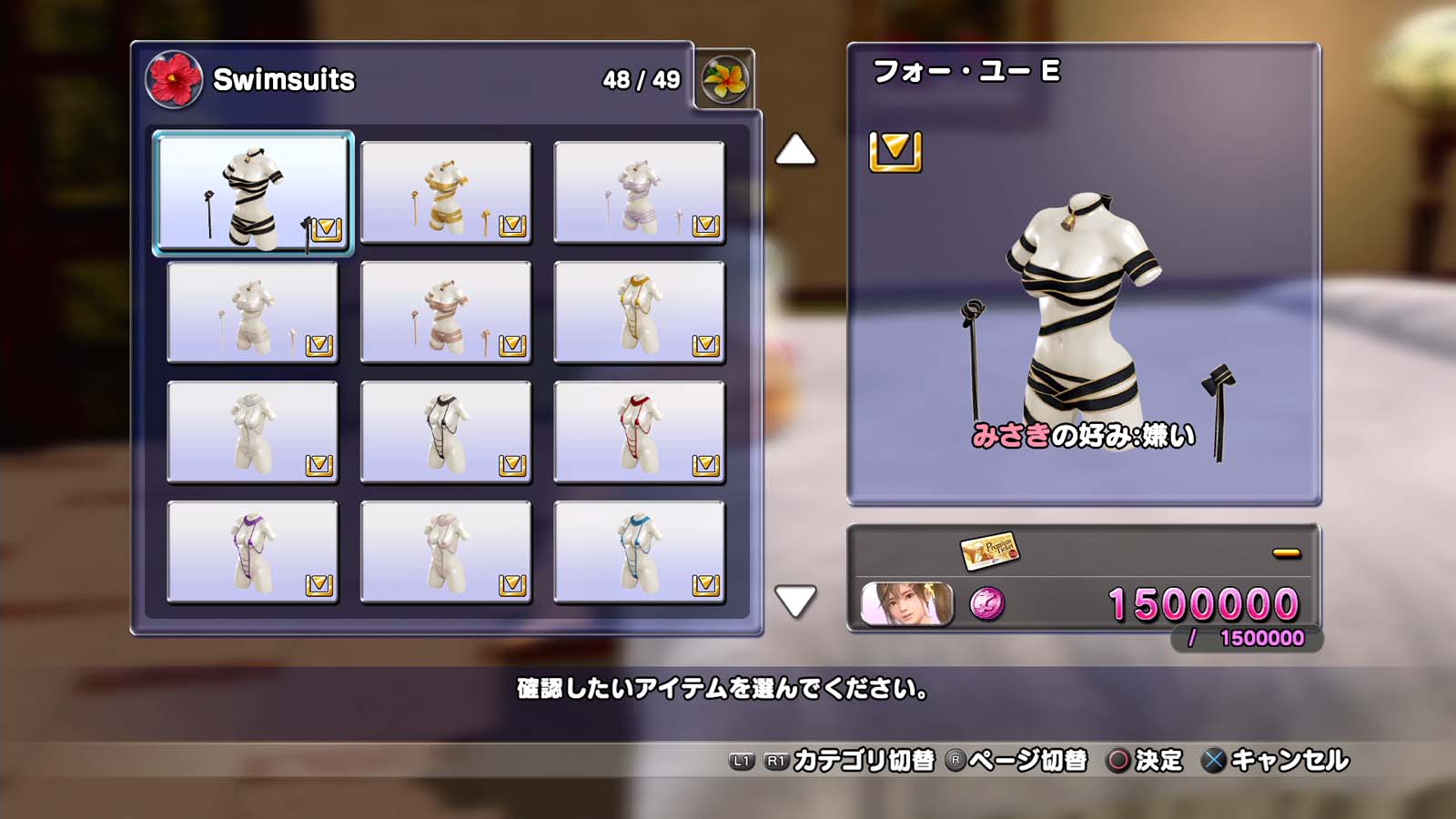
Task: Click the down arrow to page down
Action: (x=795, y=601)
